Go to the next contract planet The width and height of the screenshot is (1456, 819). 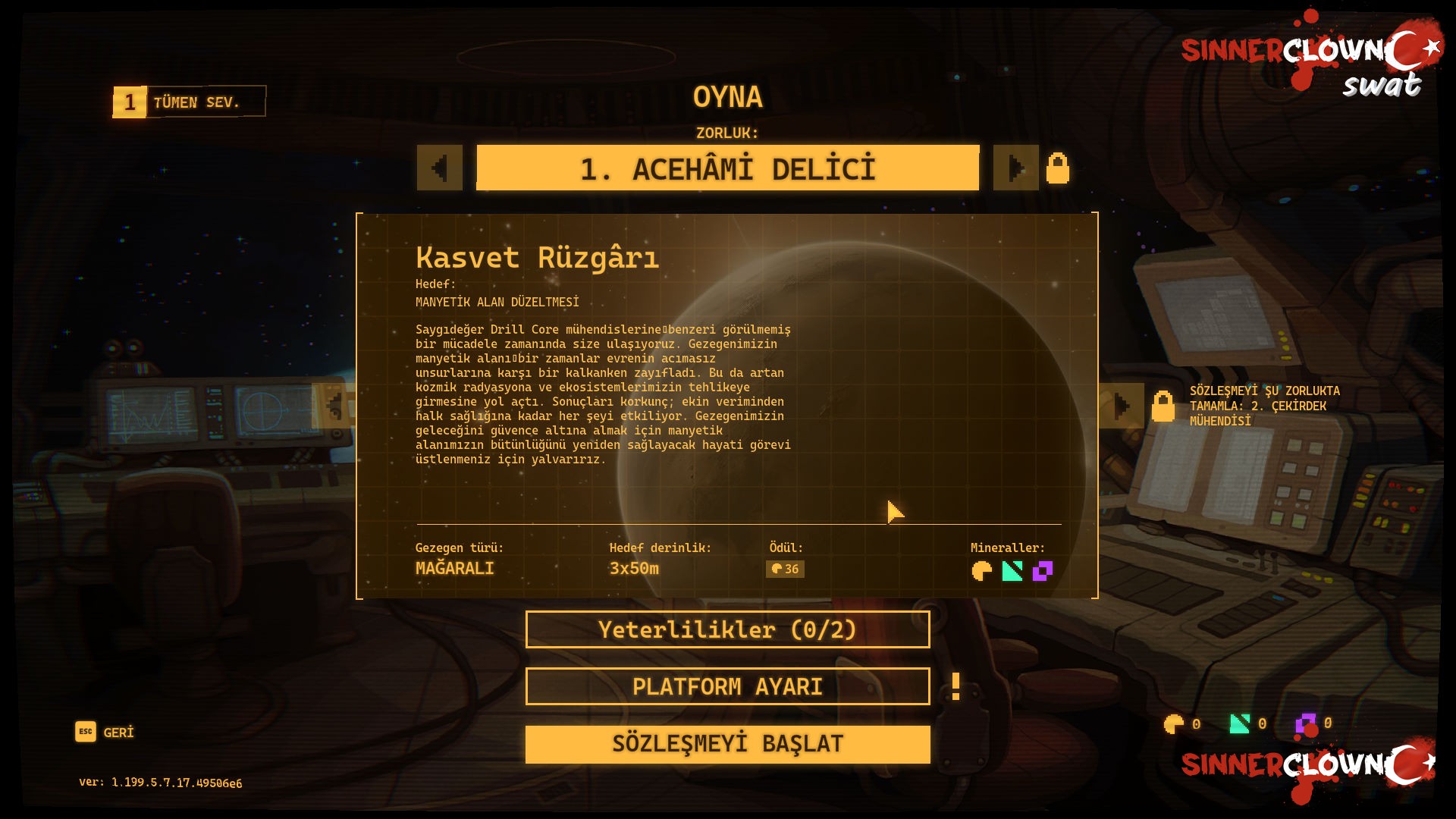tap(1122, 406)
